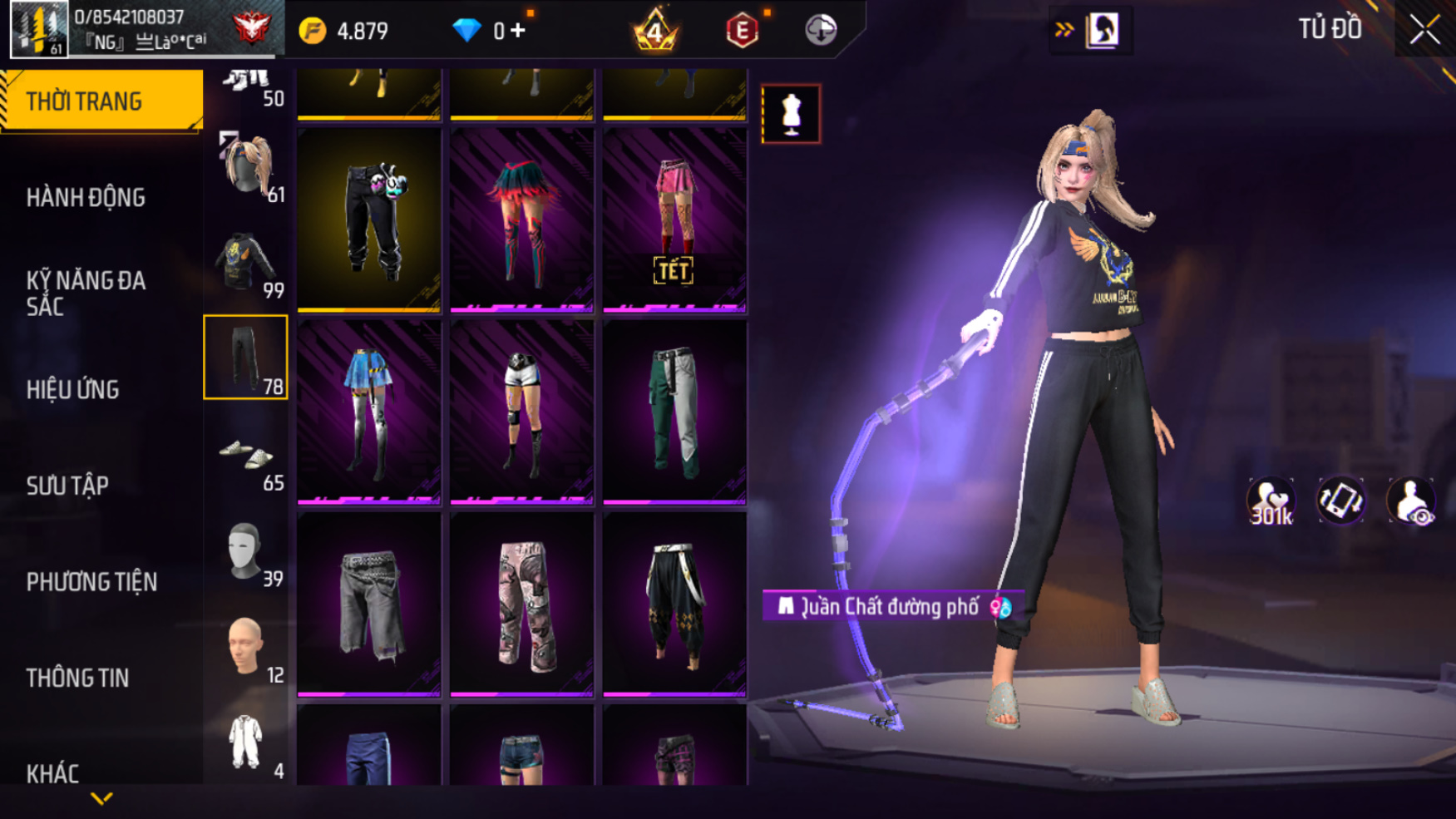
Task: Select the white mask category
Action: point(246,551)
